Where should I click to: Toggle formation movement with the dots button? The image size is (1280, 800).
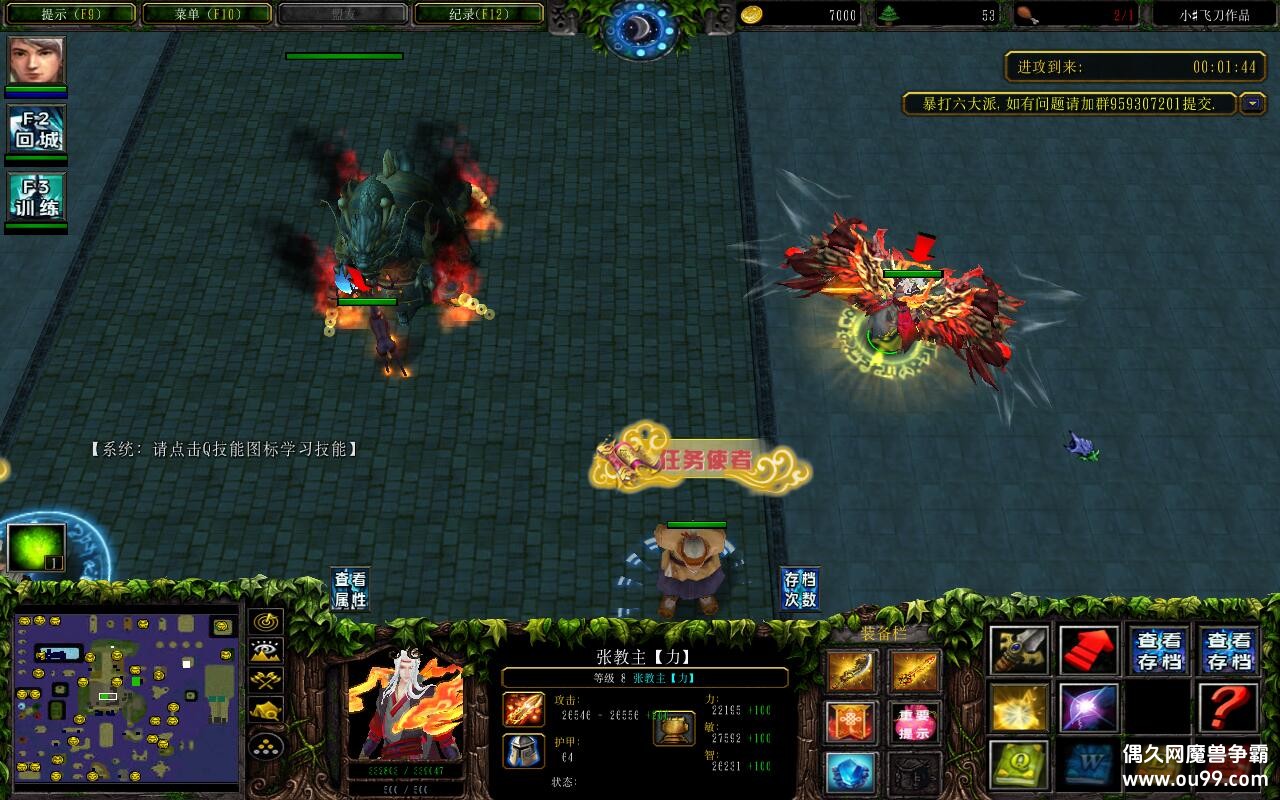click(x=266, y=745)
